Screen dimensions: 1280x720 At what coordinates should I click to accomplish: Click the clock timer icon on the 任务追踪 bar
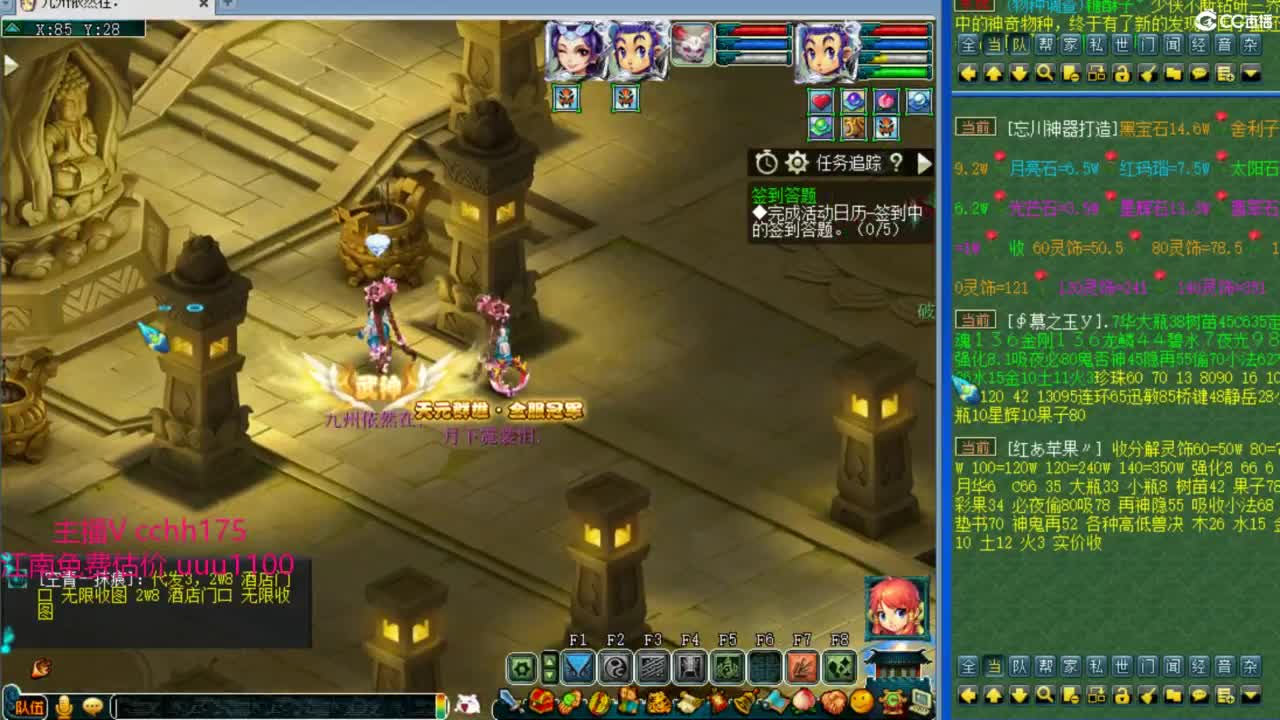coord(766,163)
